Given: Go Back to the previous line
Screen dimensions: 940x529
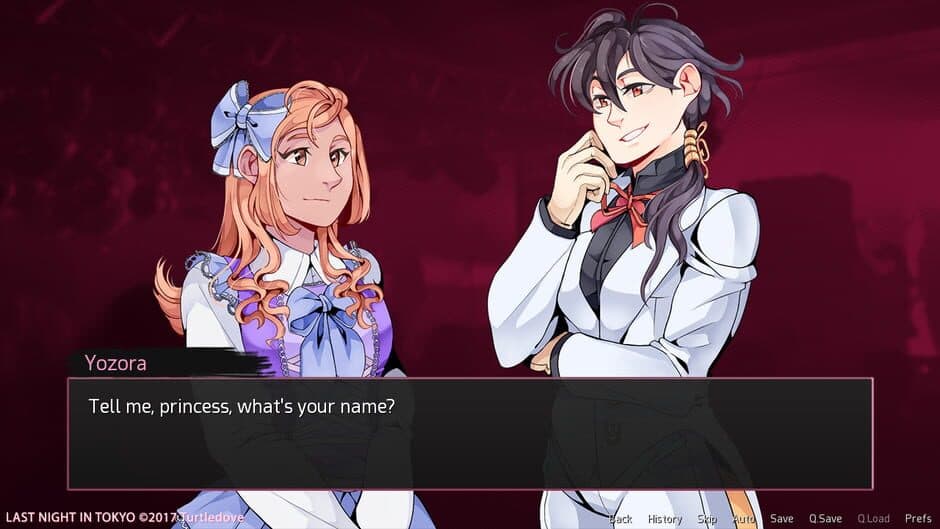Looking at the screenshot, I should (x=621, y=518).
